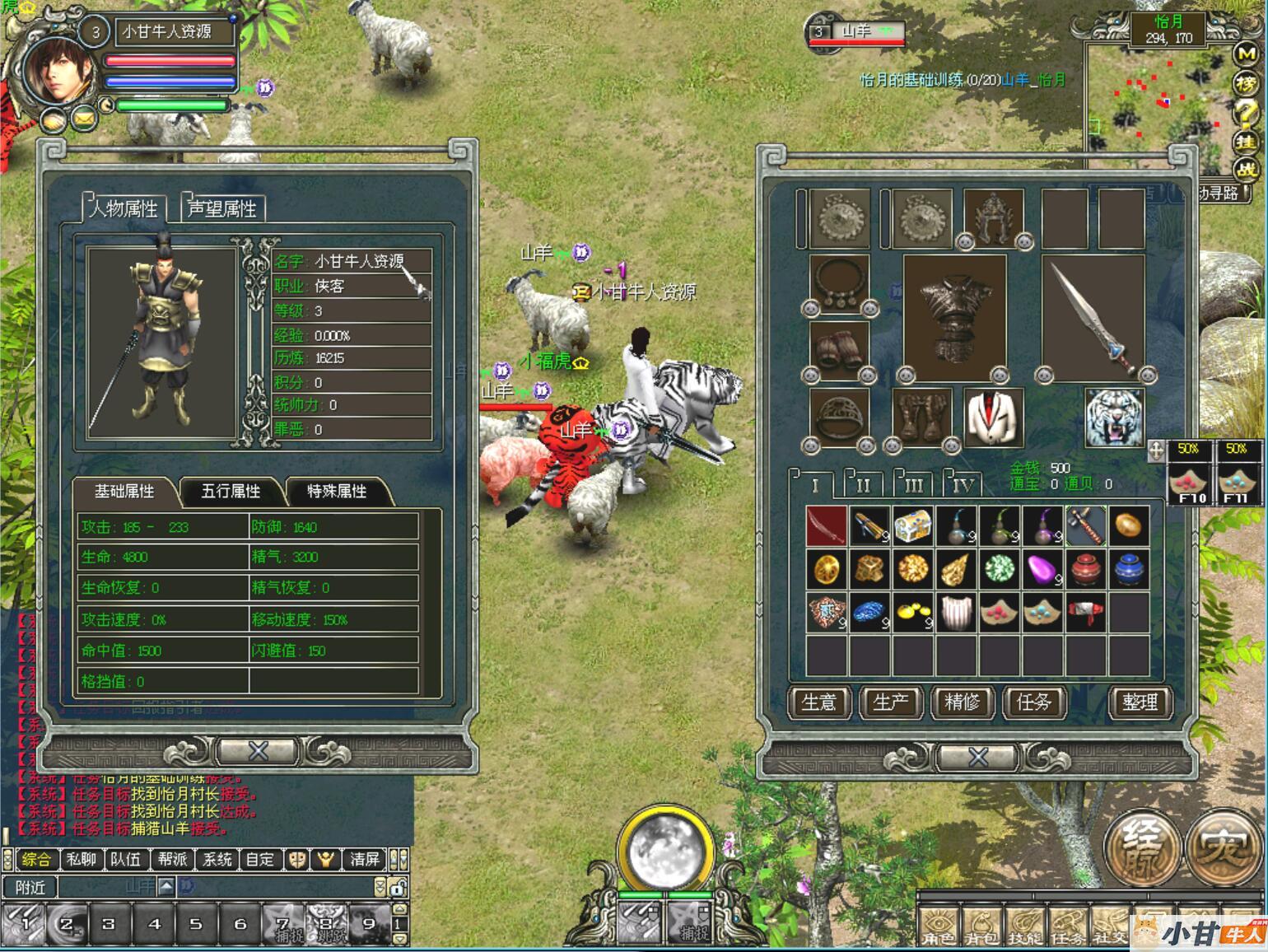
Task: Open the 经脉 meridian menu
Action: click(x=1142, y=848)
